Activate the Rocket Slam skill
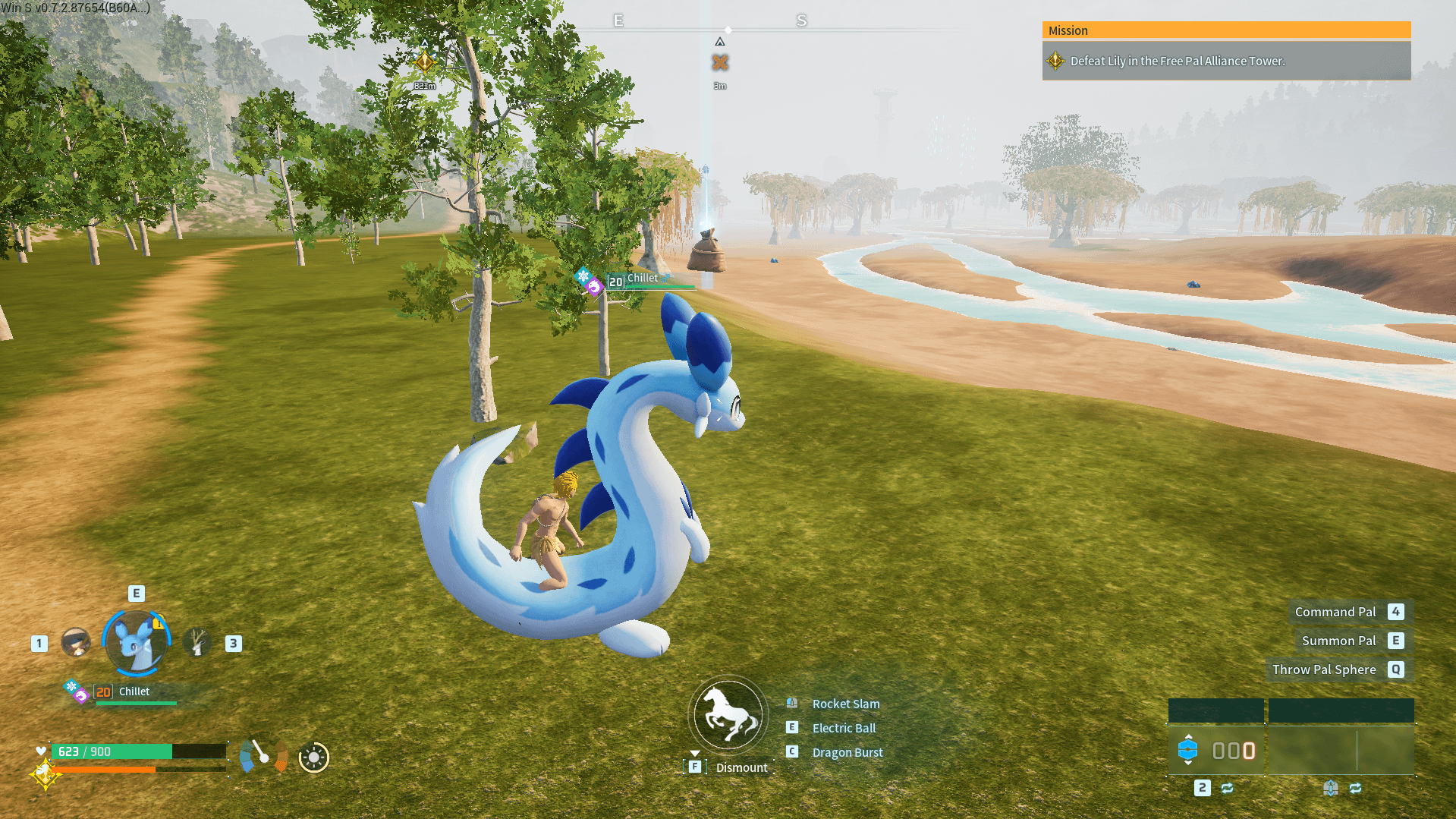Screen dimensions: 1456x819 [x=845, y=704]
